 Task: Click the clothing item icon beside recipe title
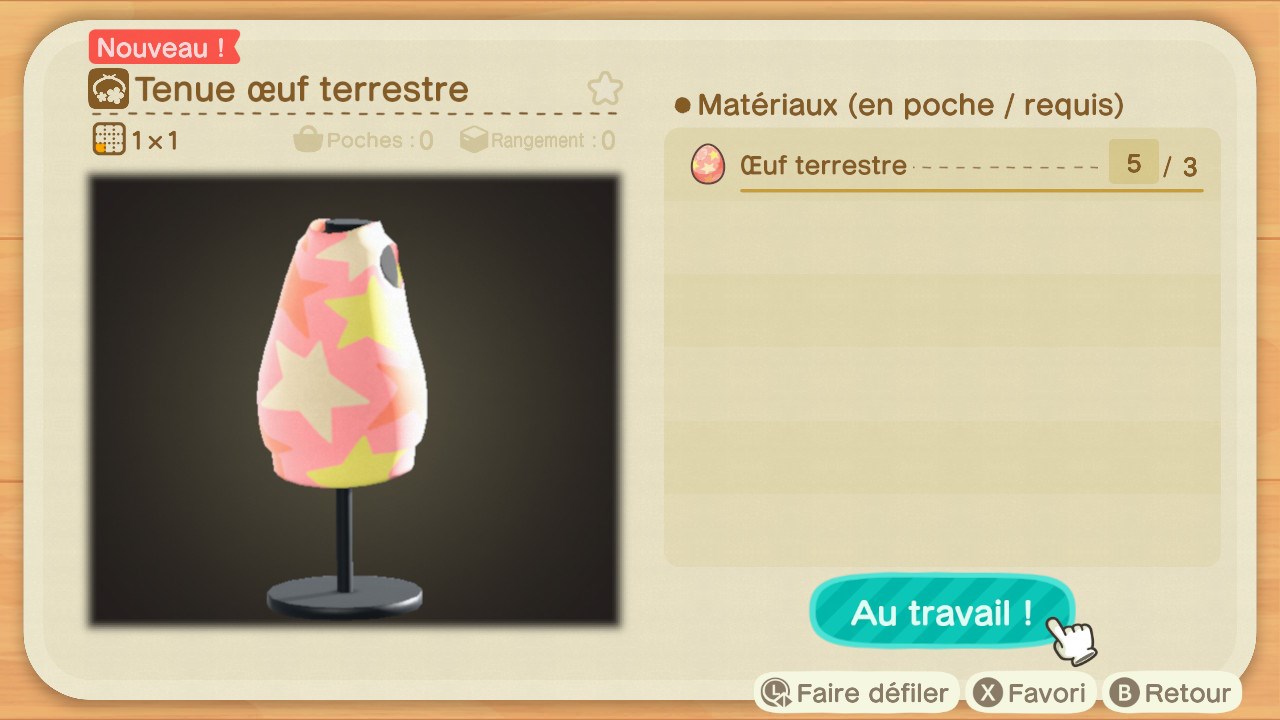tap(109, 89)
